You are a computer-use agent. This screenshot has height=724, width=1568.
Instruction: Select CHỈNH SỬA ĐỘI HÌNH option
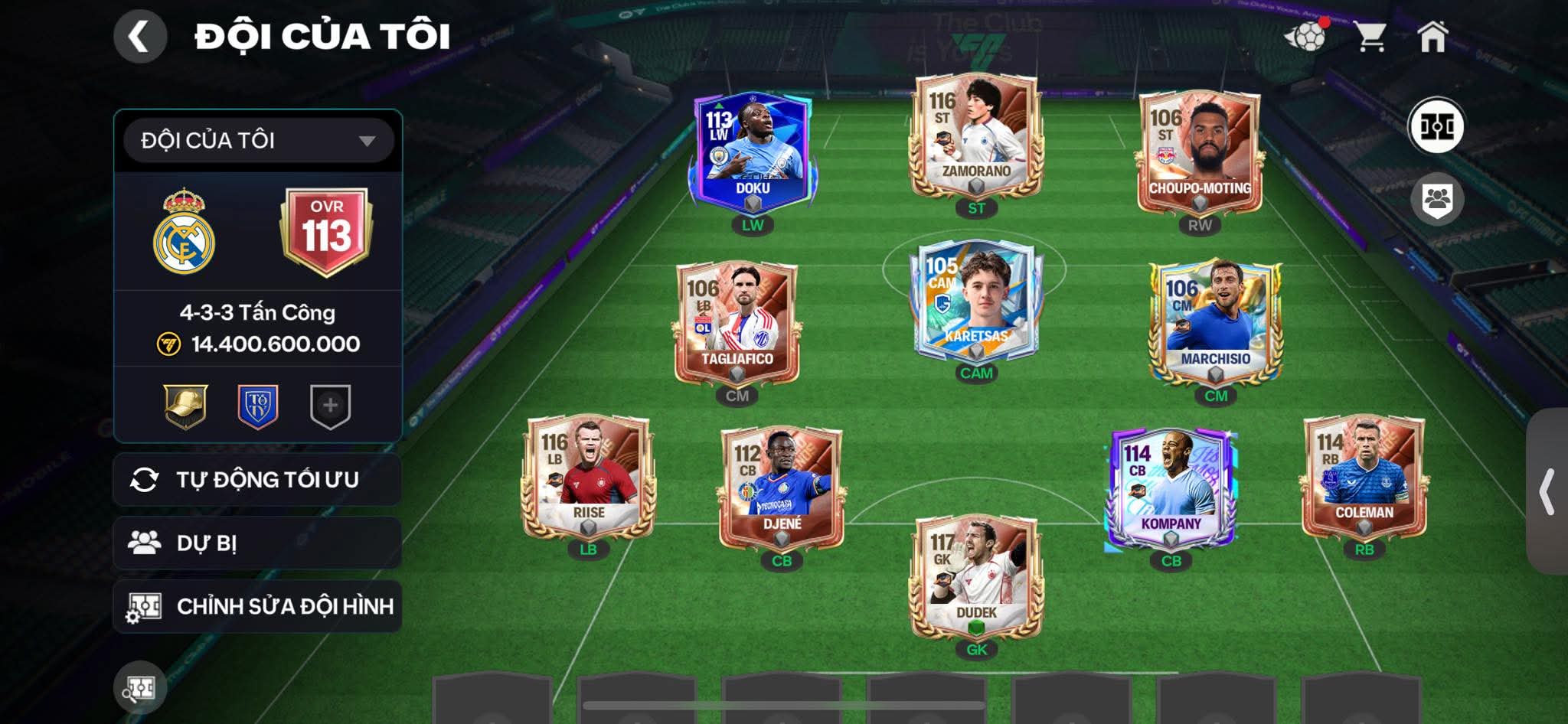[x=257, y=607]
